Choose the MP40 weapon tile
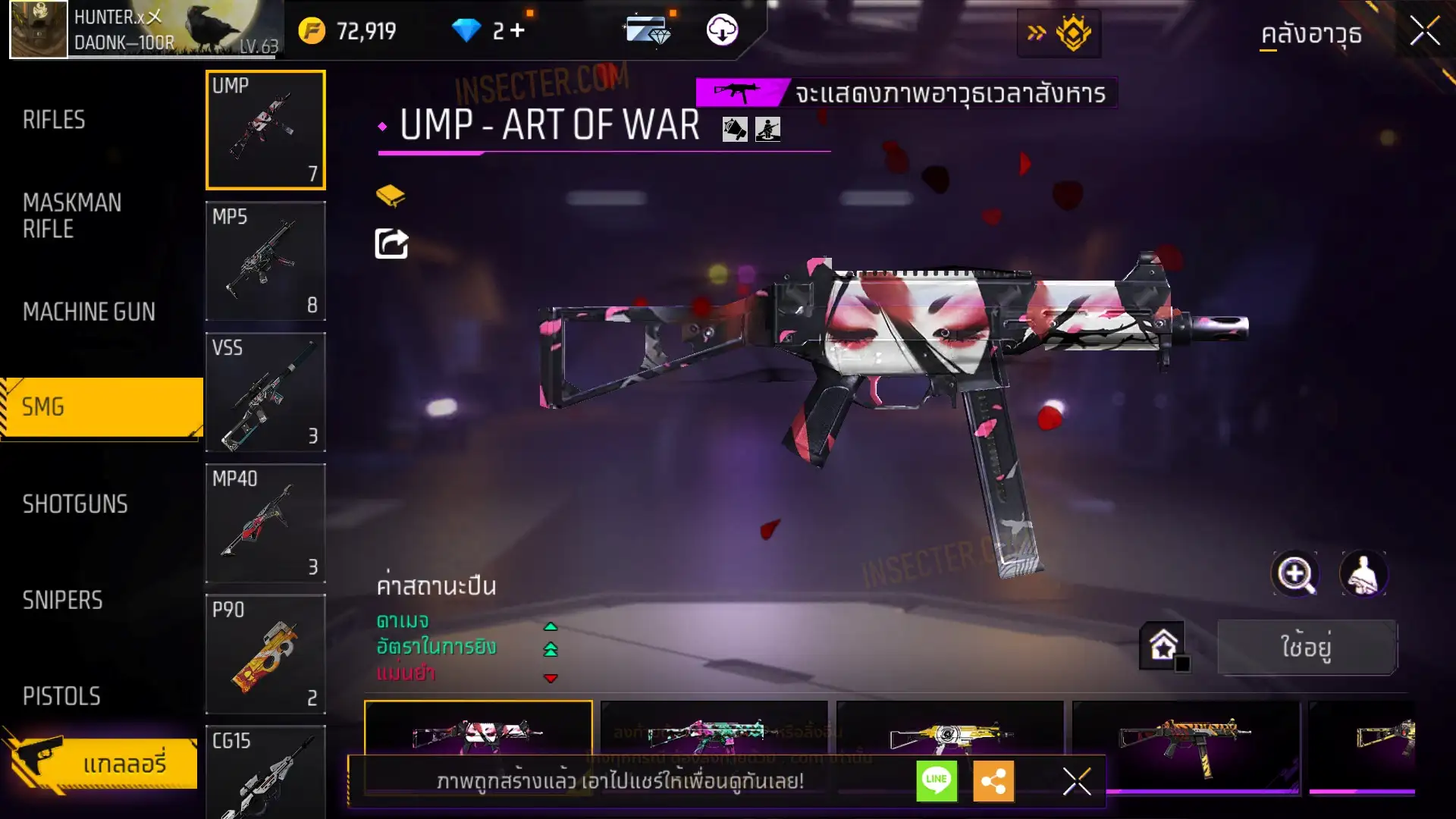Screen dimensions: 1456x819 (x=265, y=523)
